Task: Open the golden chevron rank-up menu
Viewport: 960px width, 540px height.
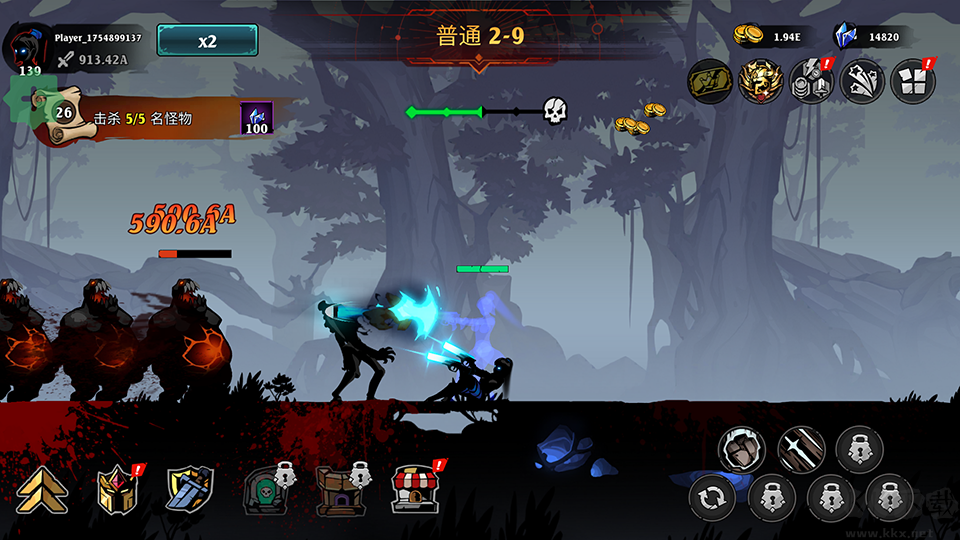Action: coord(41,490)
